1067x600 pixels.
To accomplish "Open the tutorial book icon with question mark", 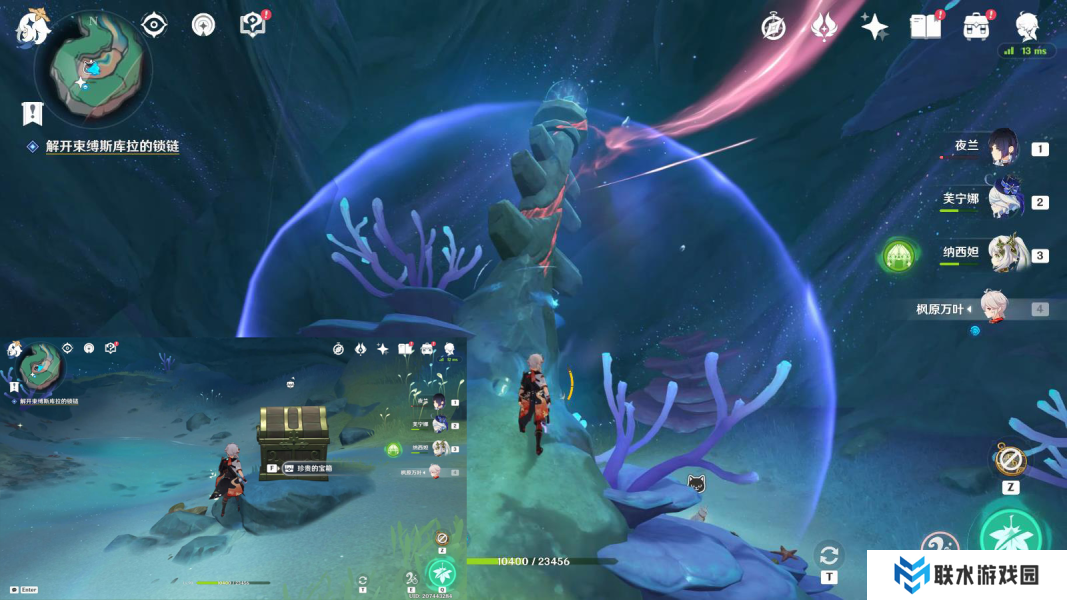I will click(x=254, y=25).
